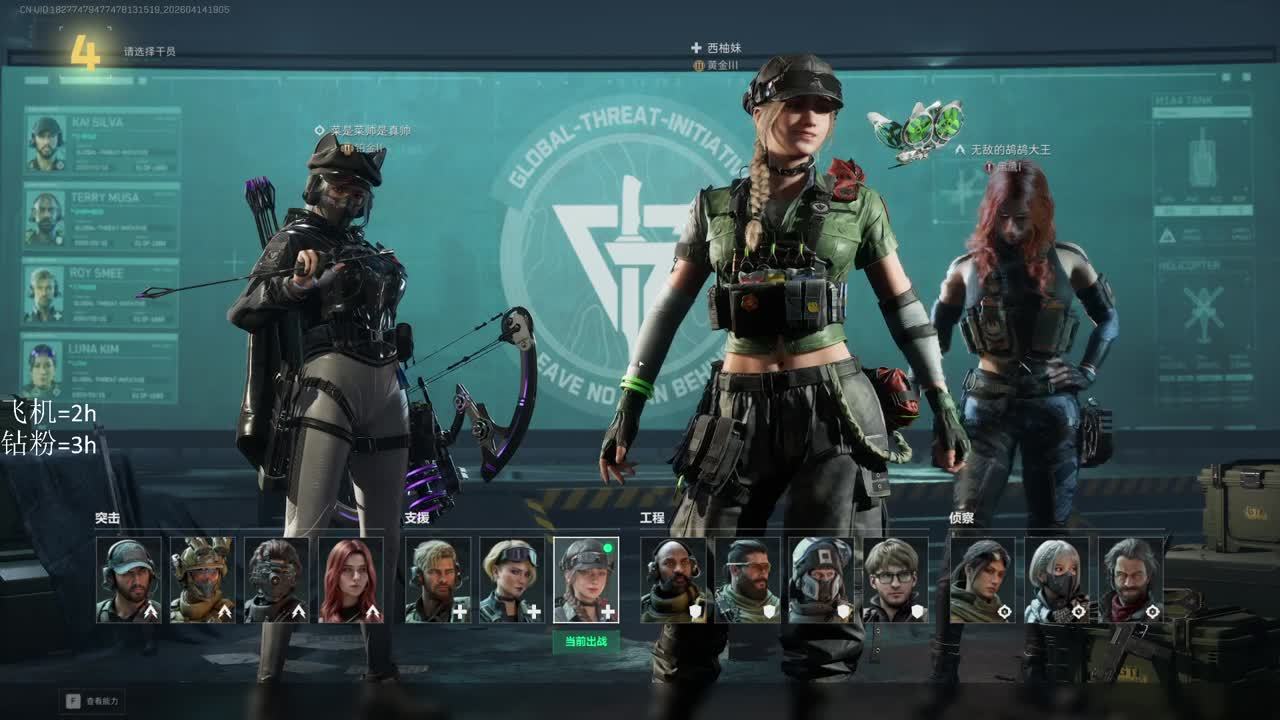The image size is (1280, 720).
Task: Choose the assault operator with spiked camo helmet
Action: [x=203, y=580]
